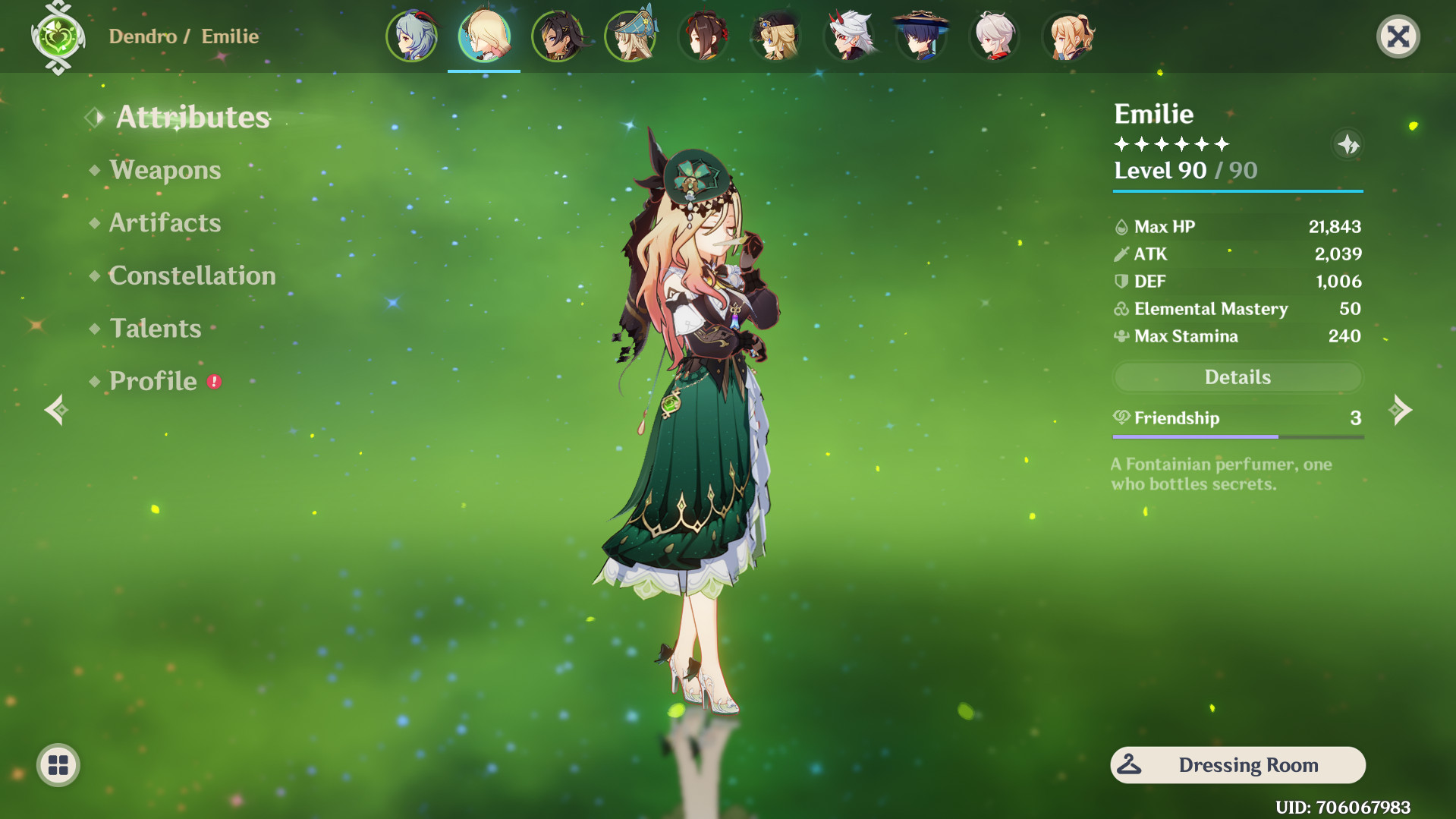This screenshot has width=1456, height=819.
Task: Click the Max Stamina icon
Action: [1120, 335]
